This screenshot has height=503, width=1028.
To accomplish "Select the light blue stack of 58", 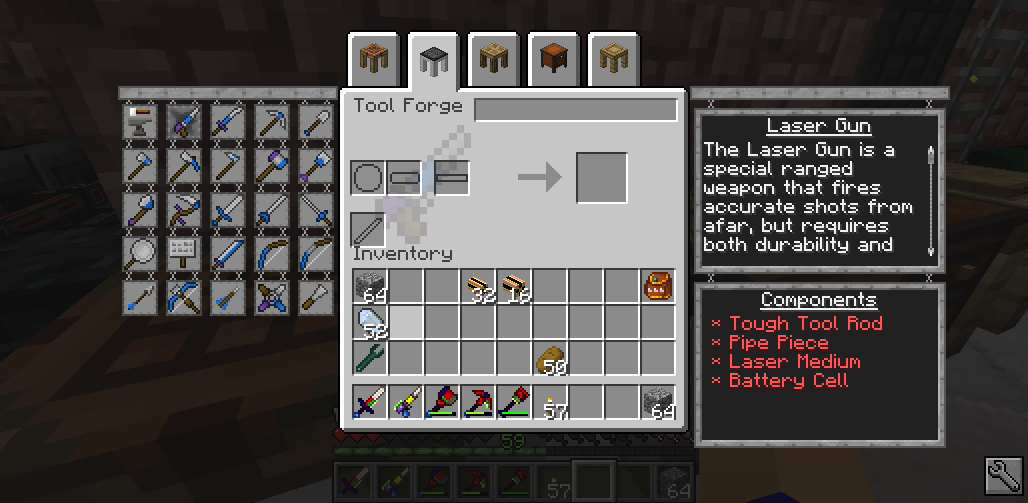I will click(x=369, y=323).
